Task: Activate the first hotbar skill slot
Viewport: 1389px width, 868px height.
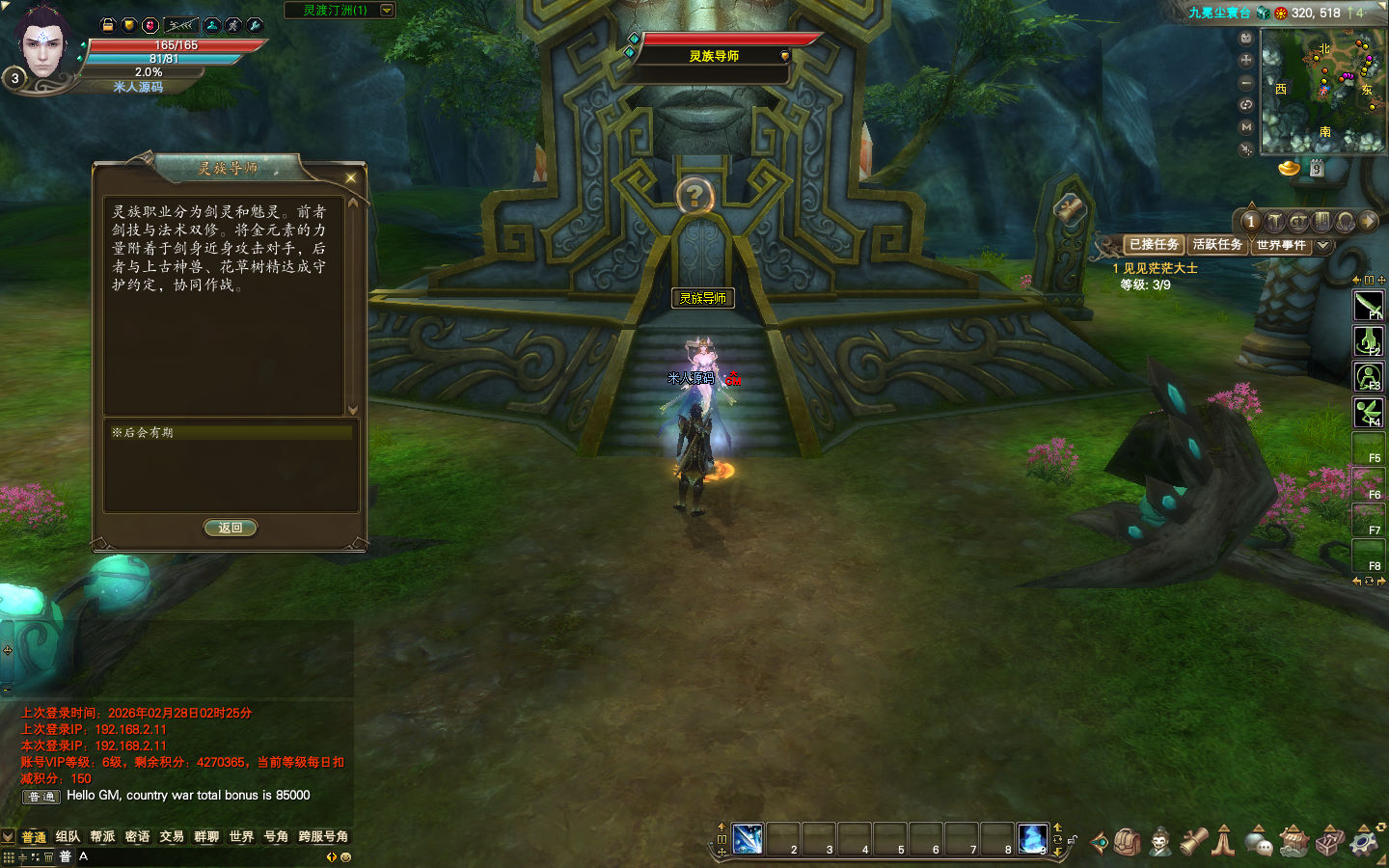Action: (x=748, y=838)
